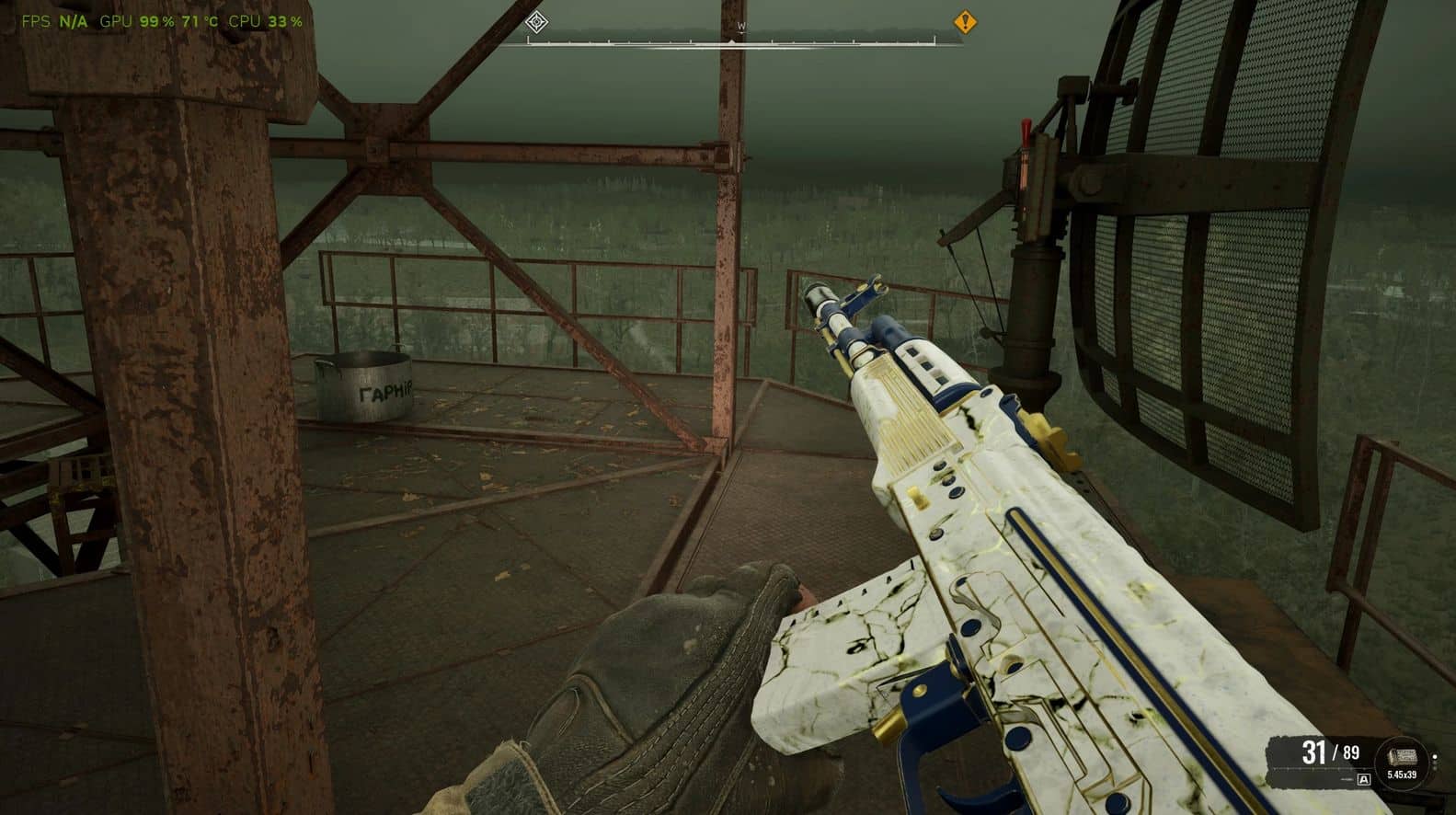Click the 'A' fire mode indicator
Viewport: 1456px width, 815px height.
pyautogui.click(x=1364, y=779)
